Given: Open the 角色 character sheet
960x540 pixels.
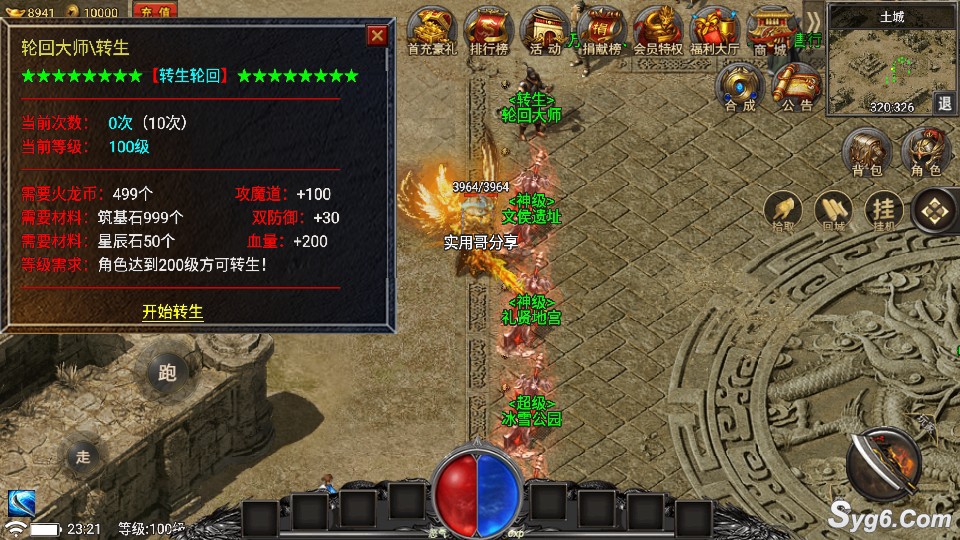Looking at the screenshot, I should (x=926, y=153).
